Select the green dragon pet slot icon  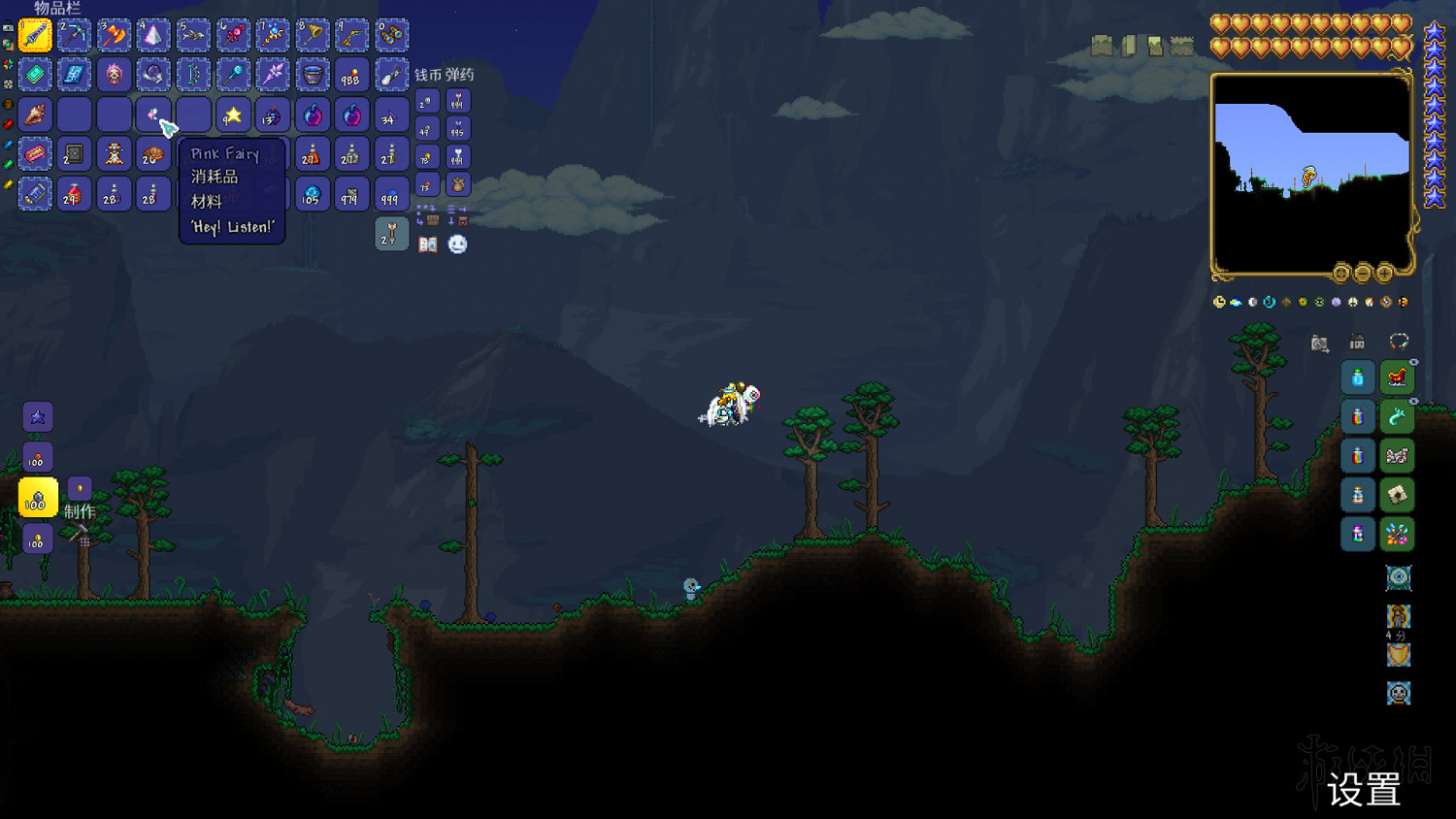(x=1398, y=416)
